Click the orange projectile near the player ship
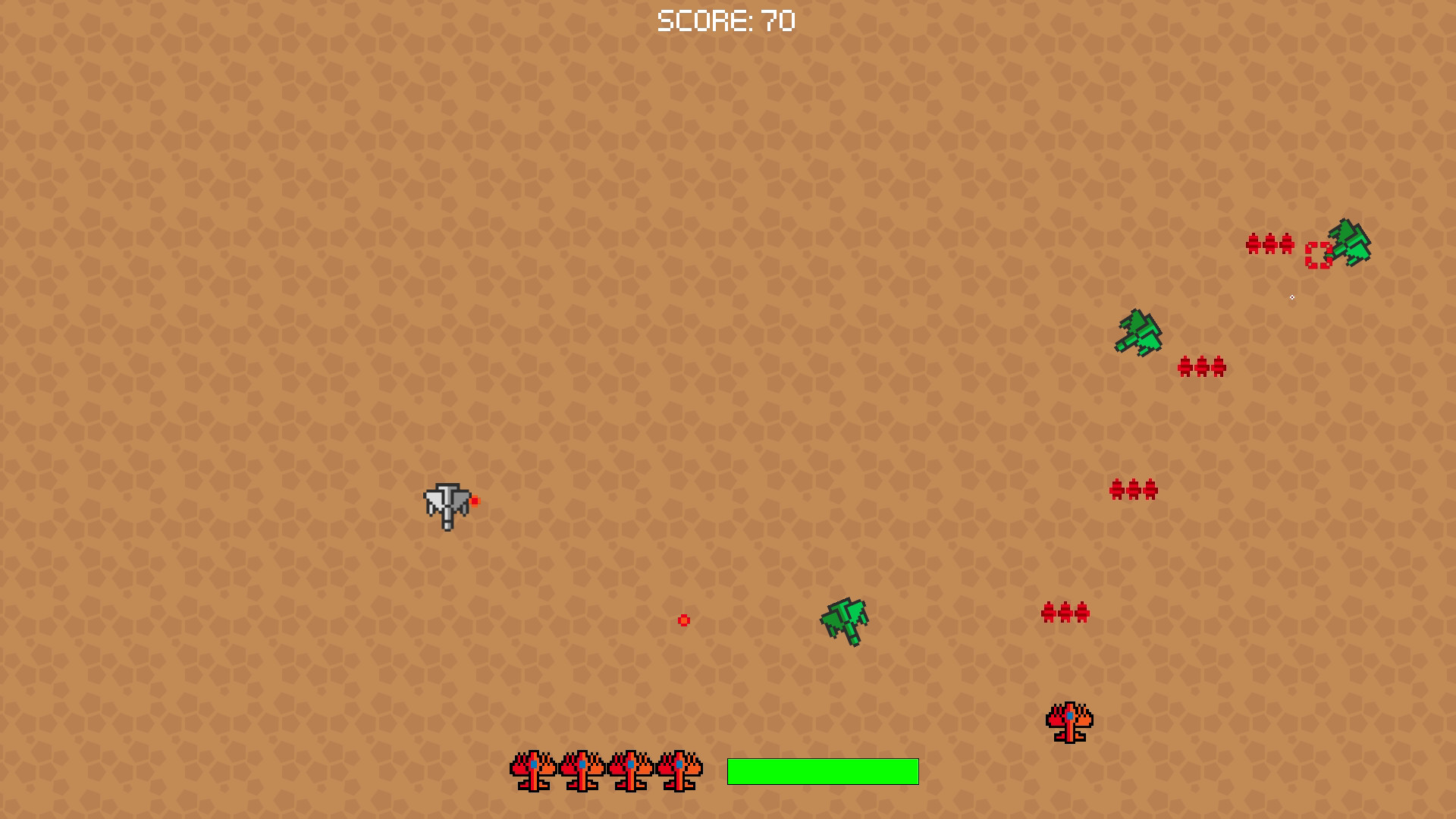Image resolution: width=1456 pixels, height=819 pixels. point(476,500)
